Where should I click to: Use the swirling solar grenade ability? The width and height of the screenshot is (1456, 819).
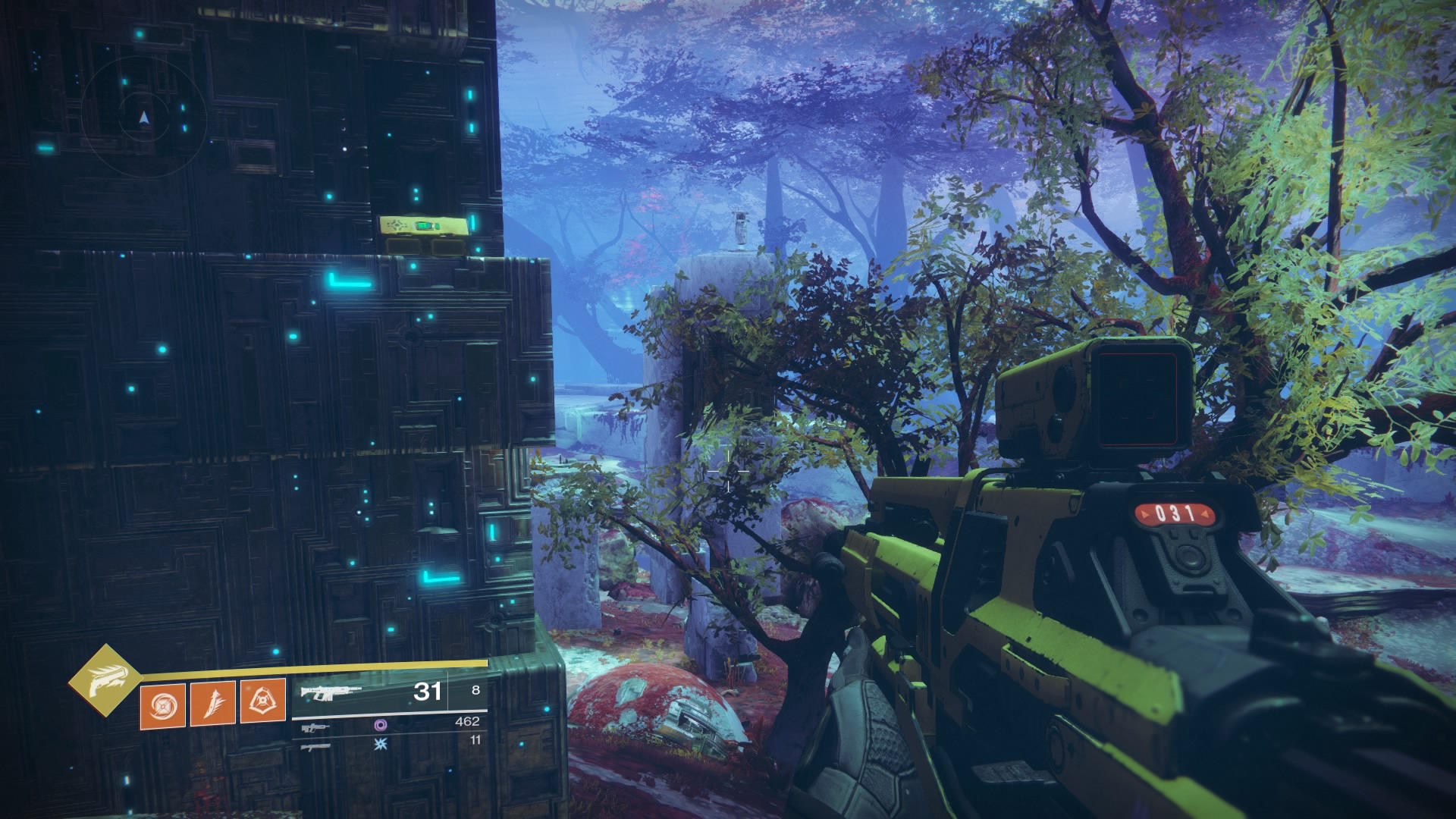[162, 704]
